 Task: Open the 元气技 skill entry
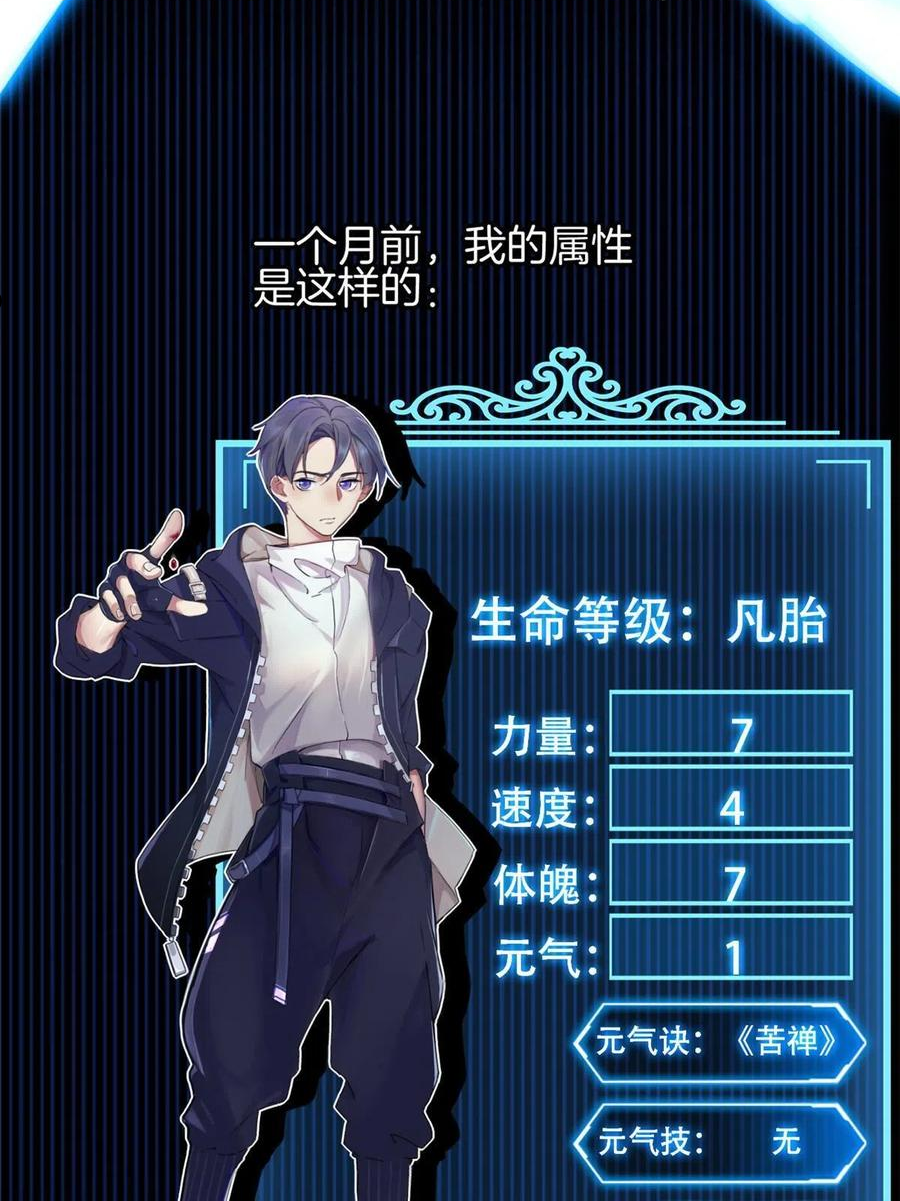(x=718, y=1139)
